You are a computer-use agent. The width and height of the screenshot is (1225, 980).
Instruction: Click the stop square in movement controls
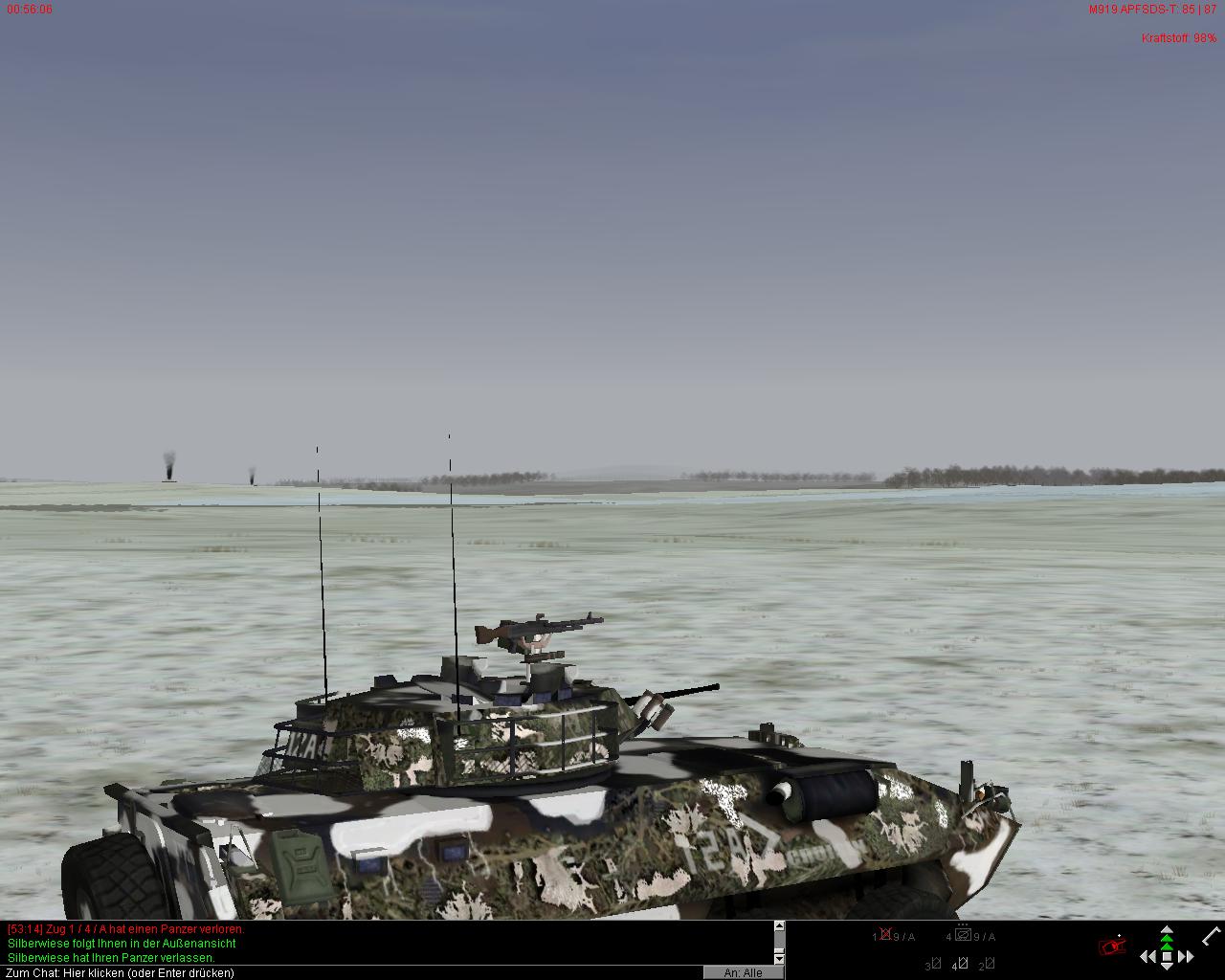click(x=1167, y=956)
